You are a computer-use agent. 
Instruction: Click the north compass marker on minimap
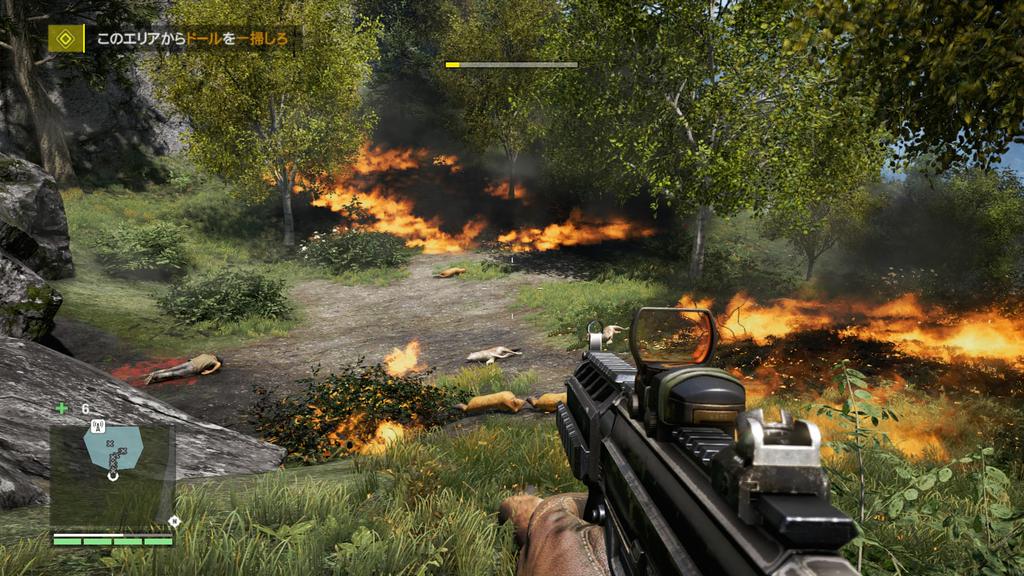(175, 520)
